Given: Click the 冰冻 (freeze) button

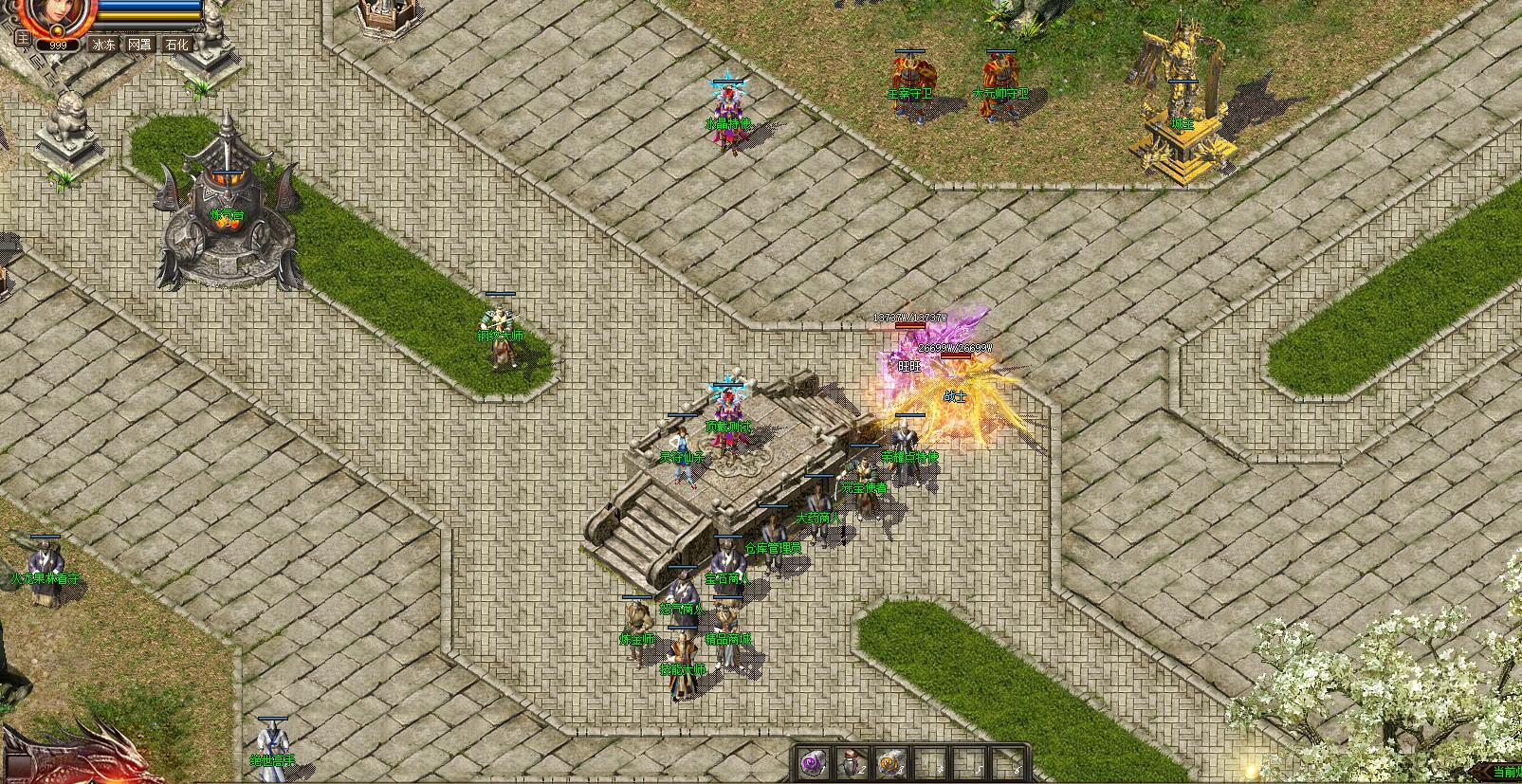Looking at the screenshot, I should (x=103, y=44).
